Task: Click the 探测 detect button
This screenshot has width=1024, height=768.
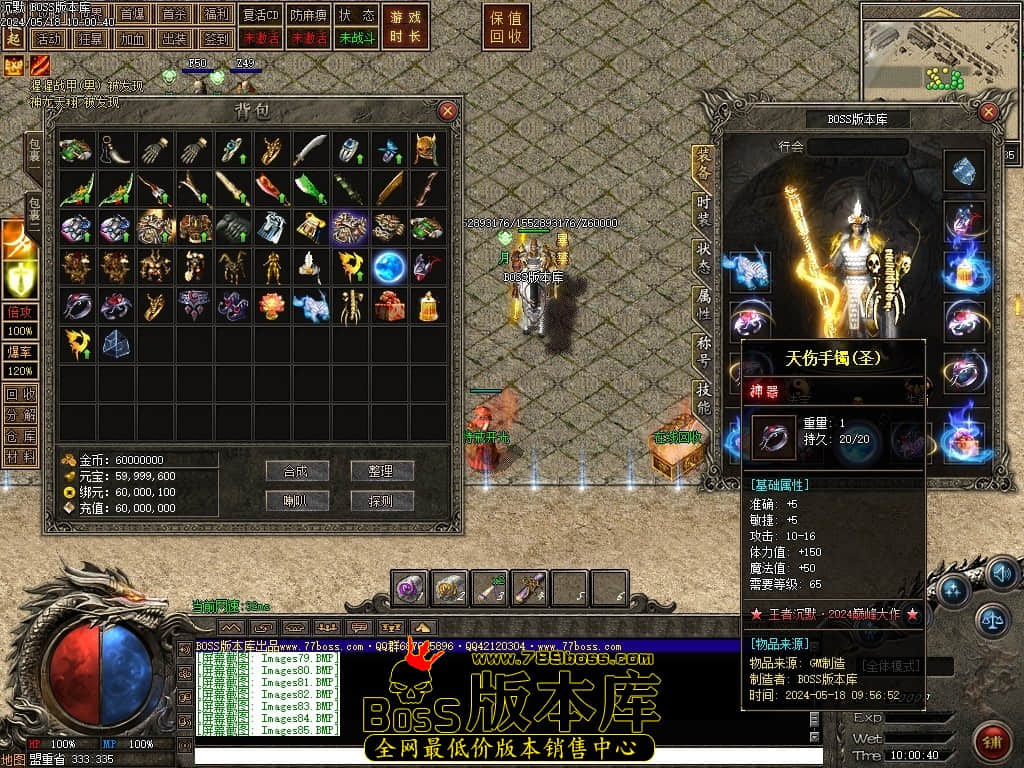Action: click(382, 501)
